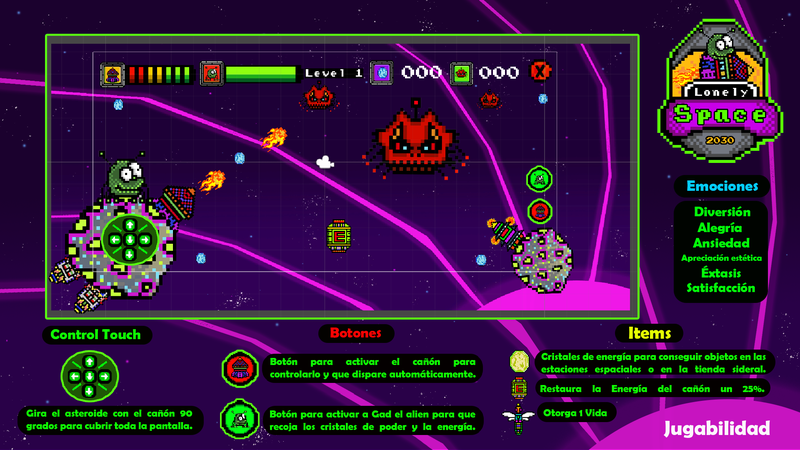Close the game with the red X button
This screenshot has height=450, width=800.
[x=541, y=72]
